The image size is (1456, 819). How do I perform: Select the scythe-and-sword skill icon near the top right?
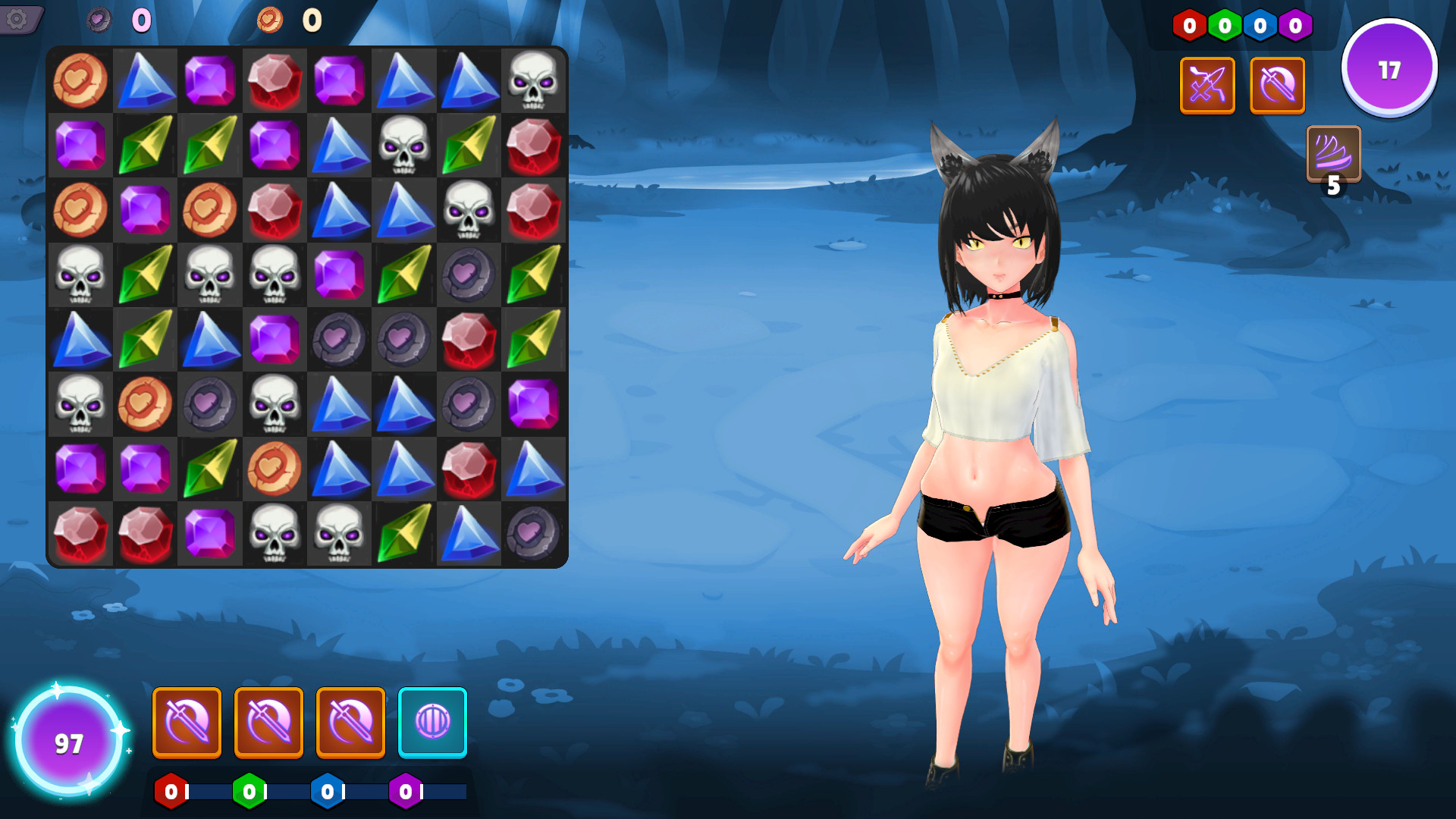[1277, 85]
